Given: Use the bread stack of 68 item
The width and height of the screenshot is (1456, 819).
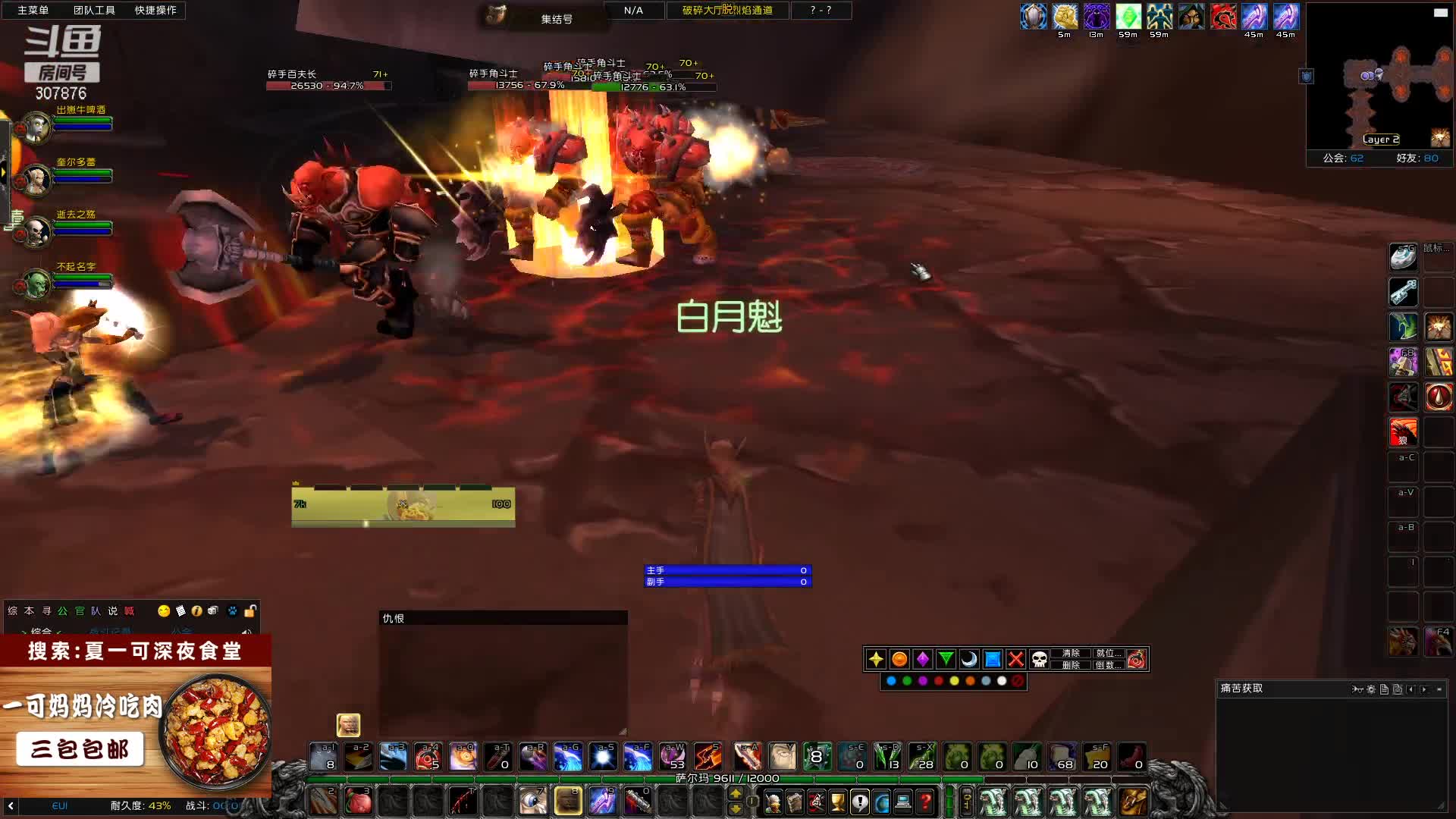Looking at the screenshot, I should [1062, 756].
